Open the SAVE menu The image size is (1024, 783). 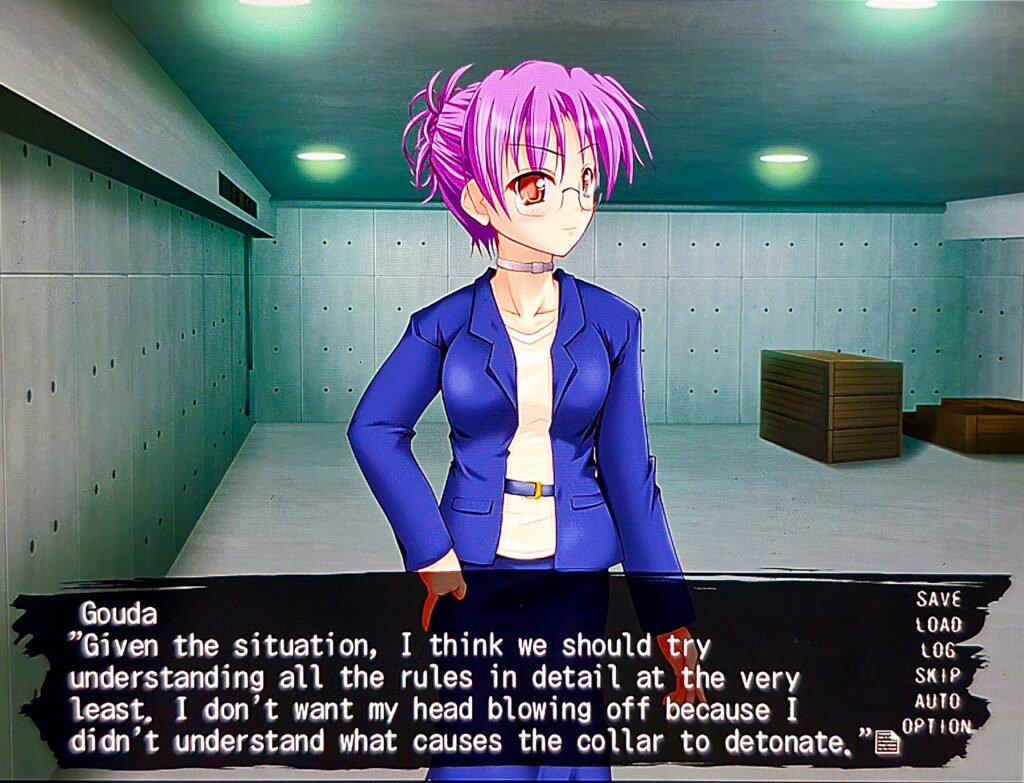pos(937,599)
